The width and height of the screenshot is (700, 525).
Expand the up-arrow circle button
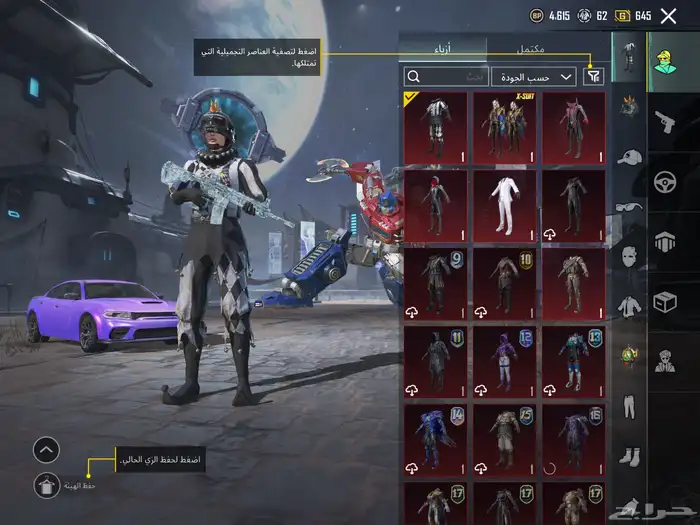tap(46, 450)
